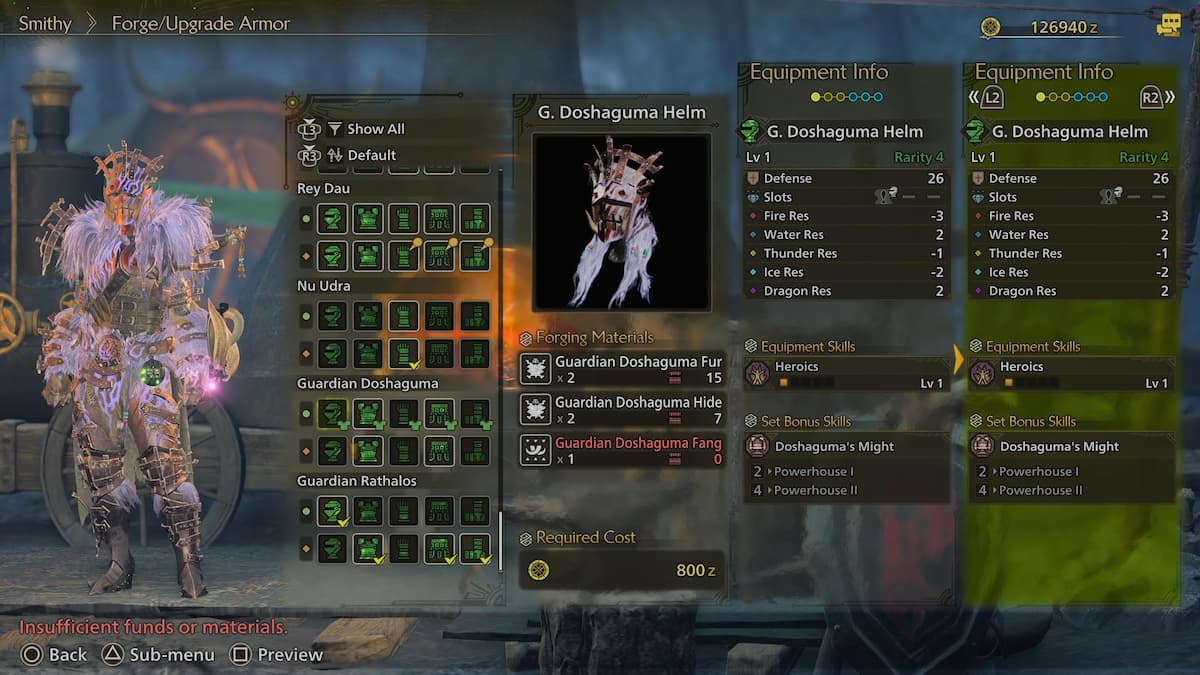Select the 800z Required Cost box

pos(621,570)
